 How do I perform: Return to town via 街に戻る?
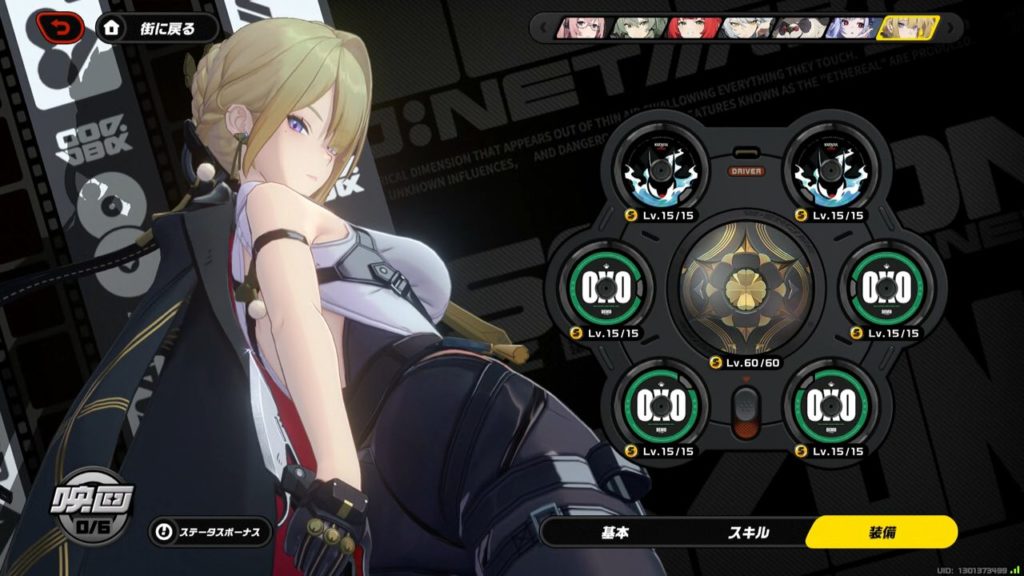pos(158,27)
